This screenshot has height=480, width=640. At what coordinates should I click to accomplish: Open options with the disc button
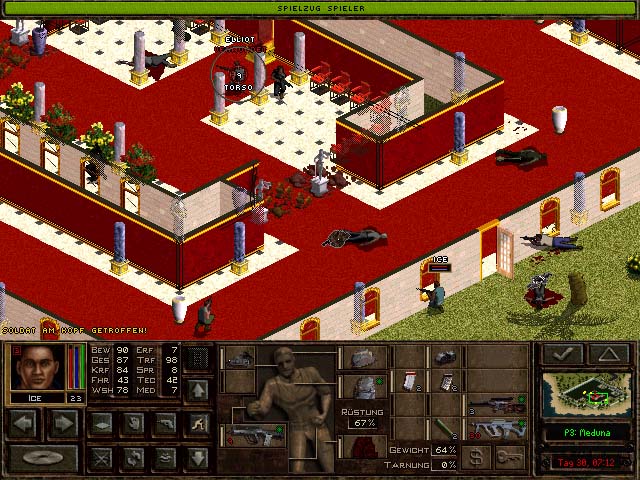pyautogui.click(x=43, y=458)
